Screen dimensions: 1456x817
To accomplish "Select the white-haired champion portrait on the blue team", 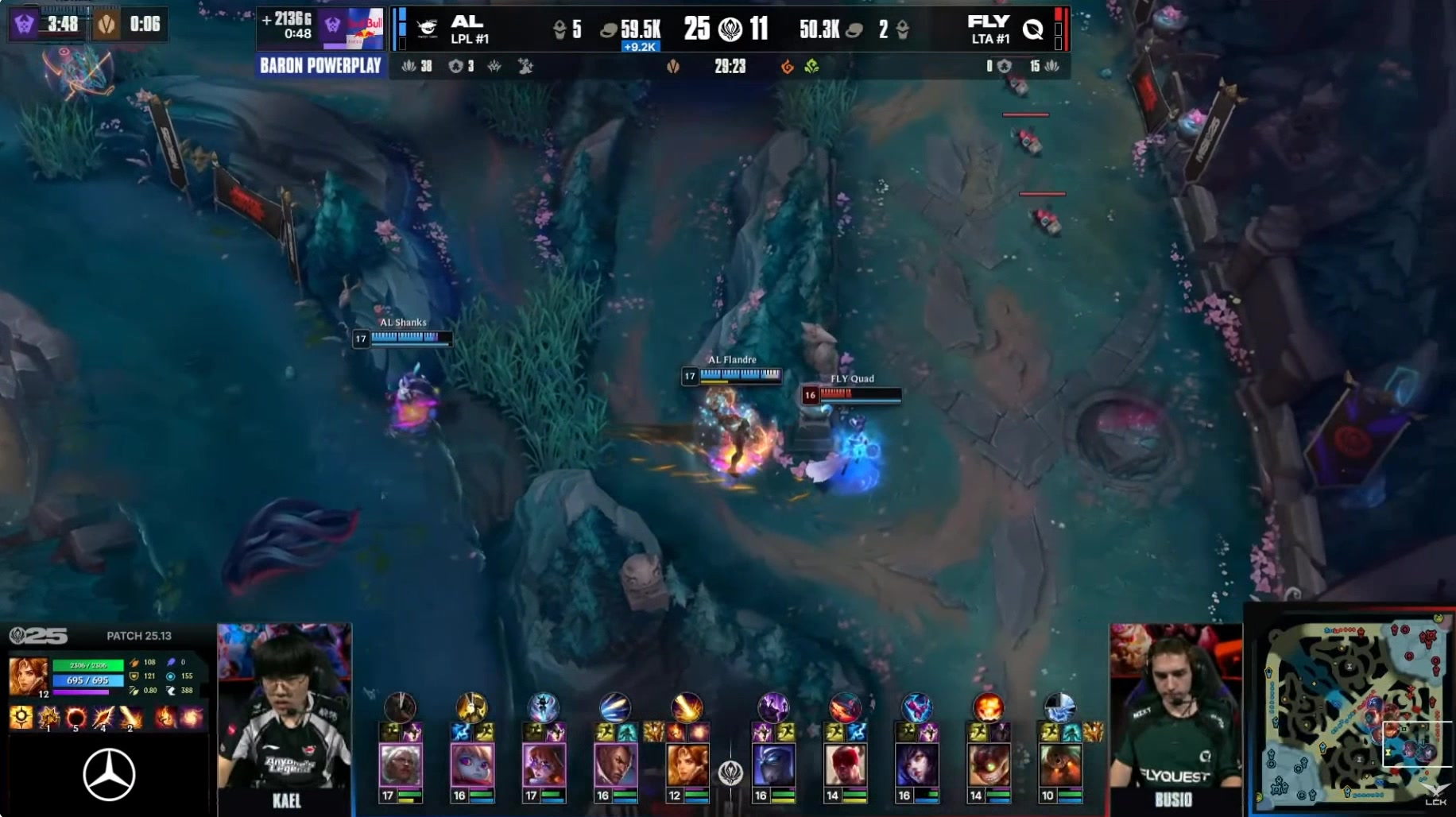I will tap(400, 765).
